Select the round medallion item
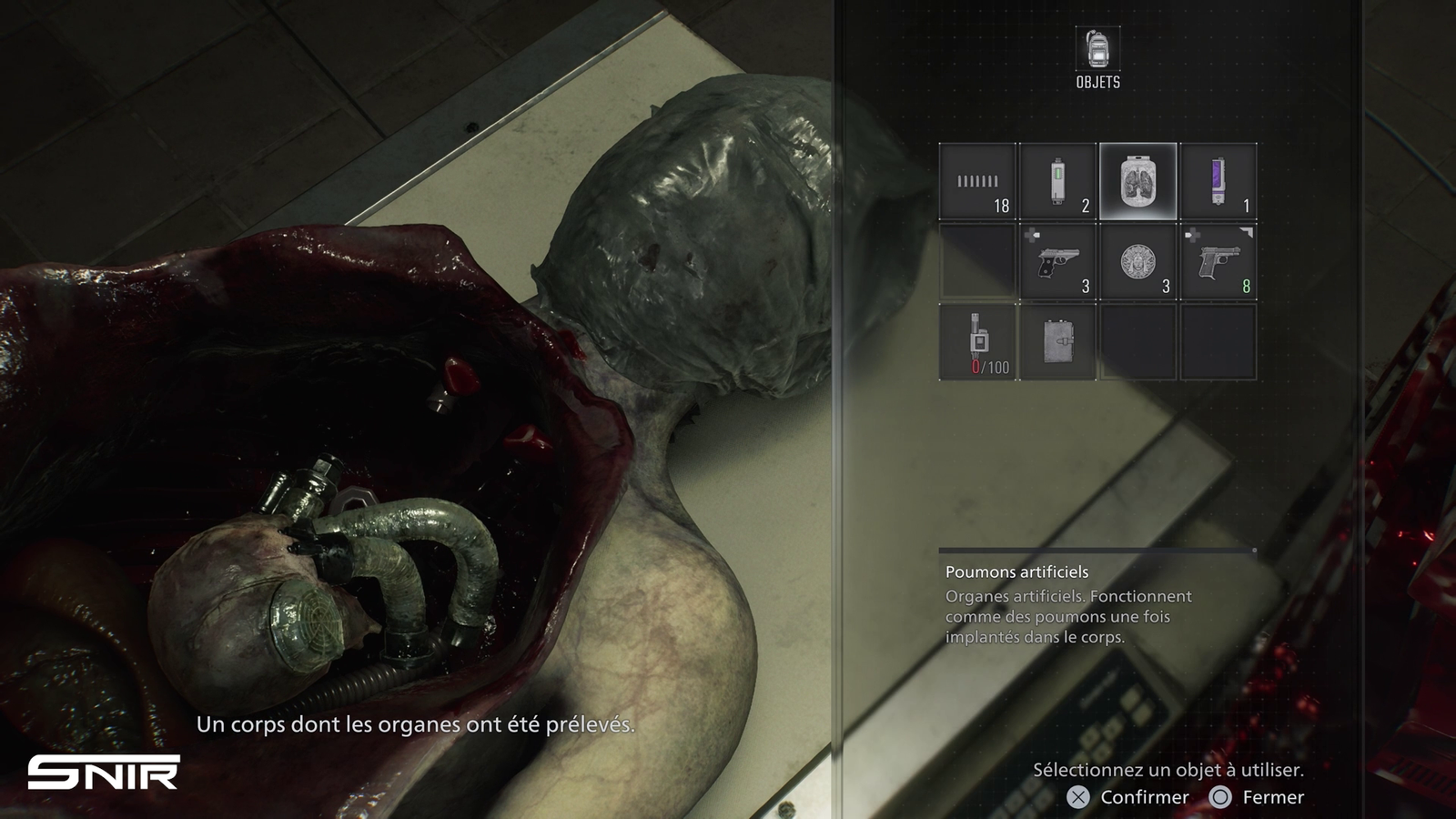The width and height of the screenshot is (1456, 819). point(1137,262)
